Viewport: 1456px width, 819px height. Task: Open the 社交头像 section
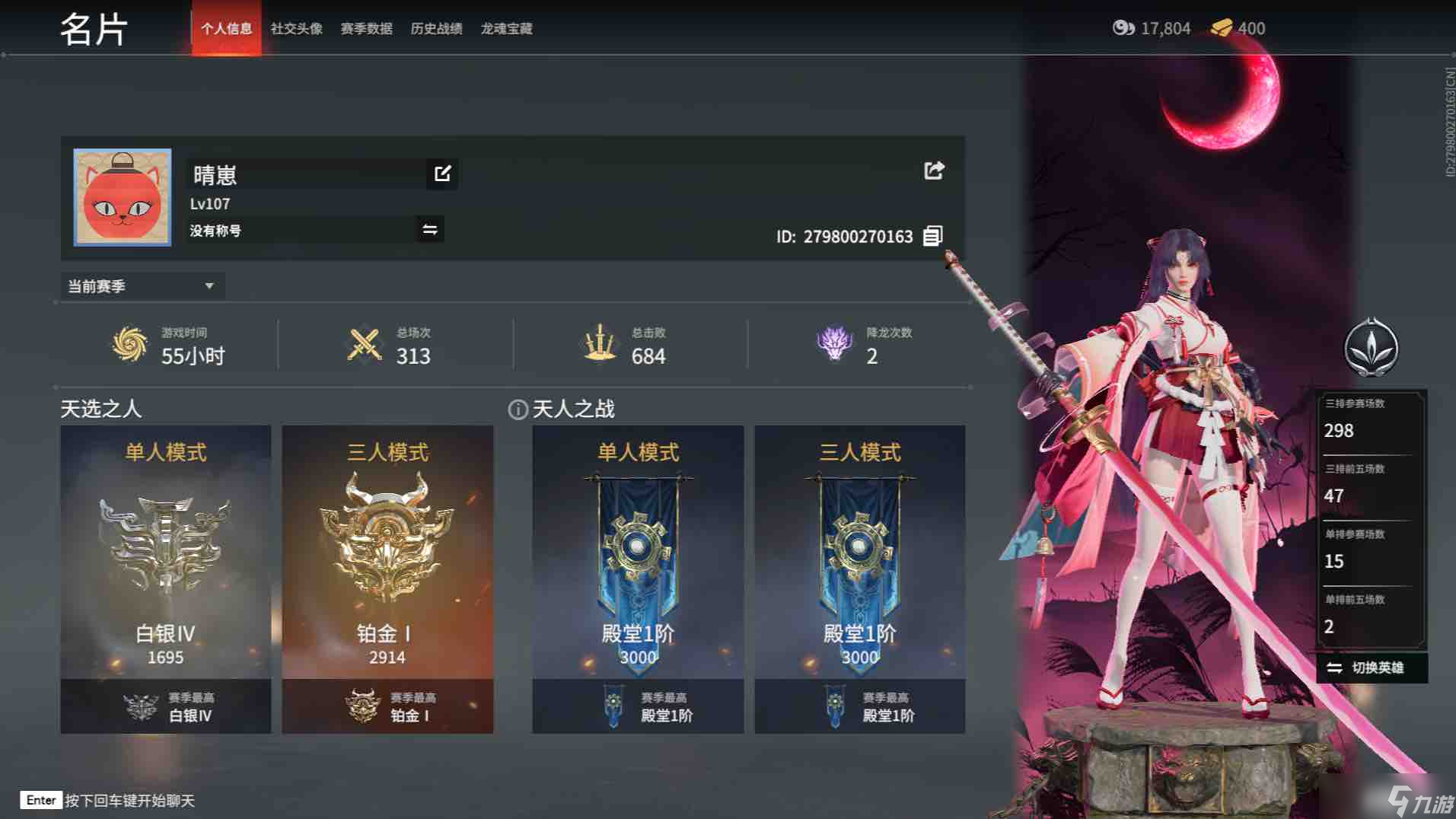[295, 29]
